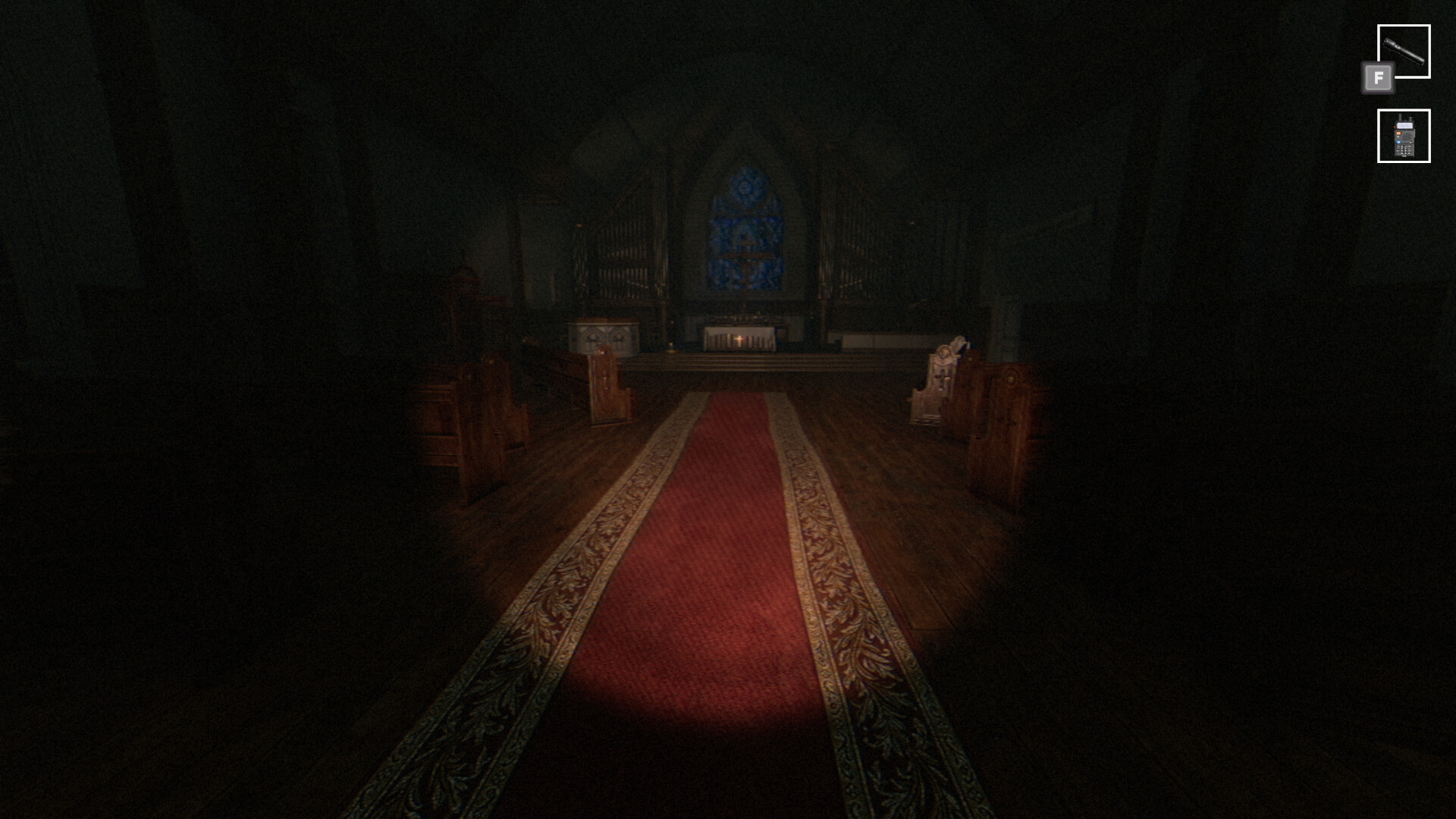
Task: Click the white baptismal font on the left
Action: (x=605, y=335)
